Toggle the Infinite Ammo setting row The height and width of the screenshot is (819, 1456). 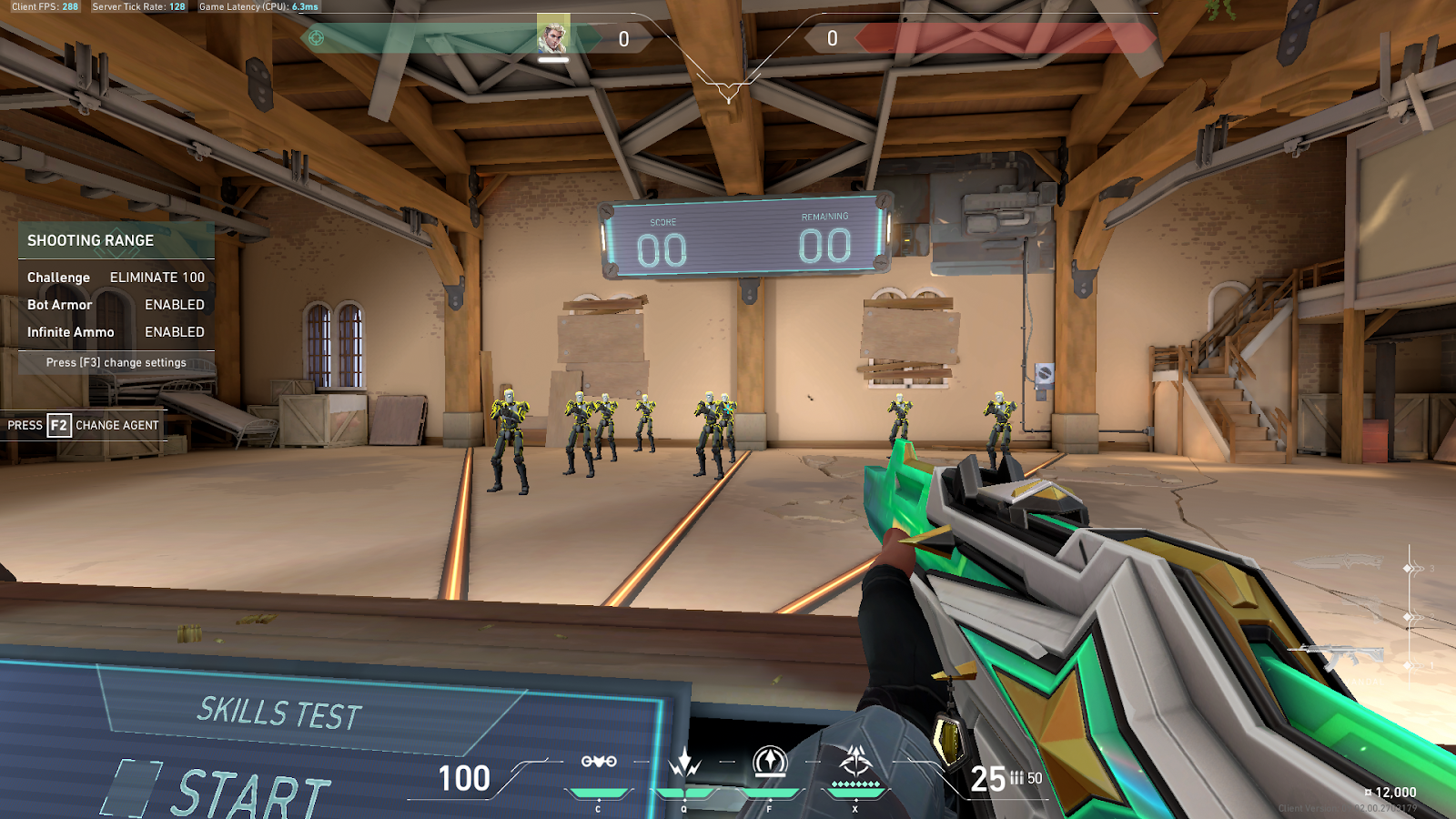point(116,332)
